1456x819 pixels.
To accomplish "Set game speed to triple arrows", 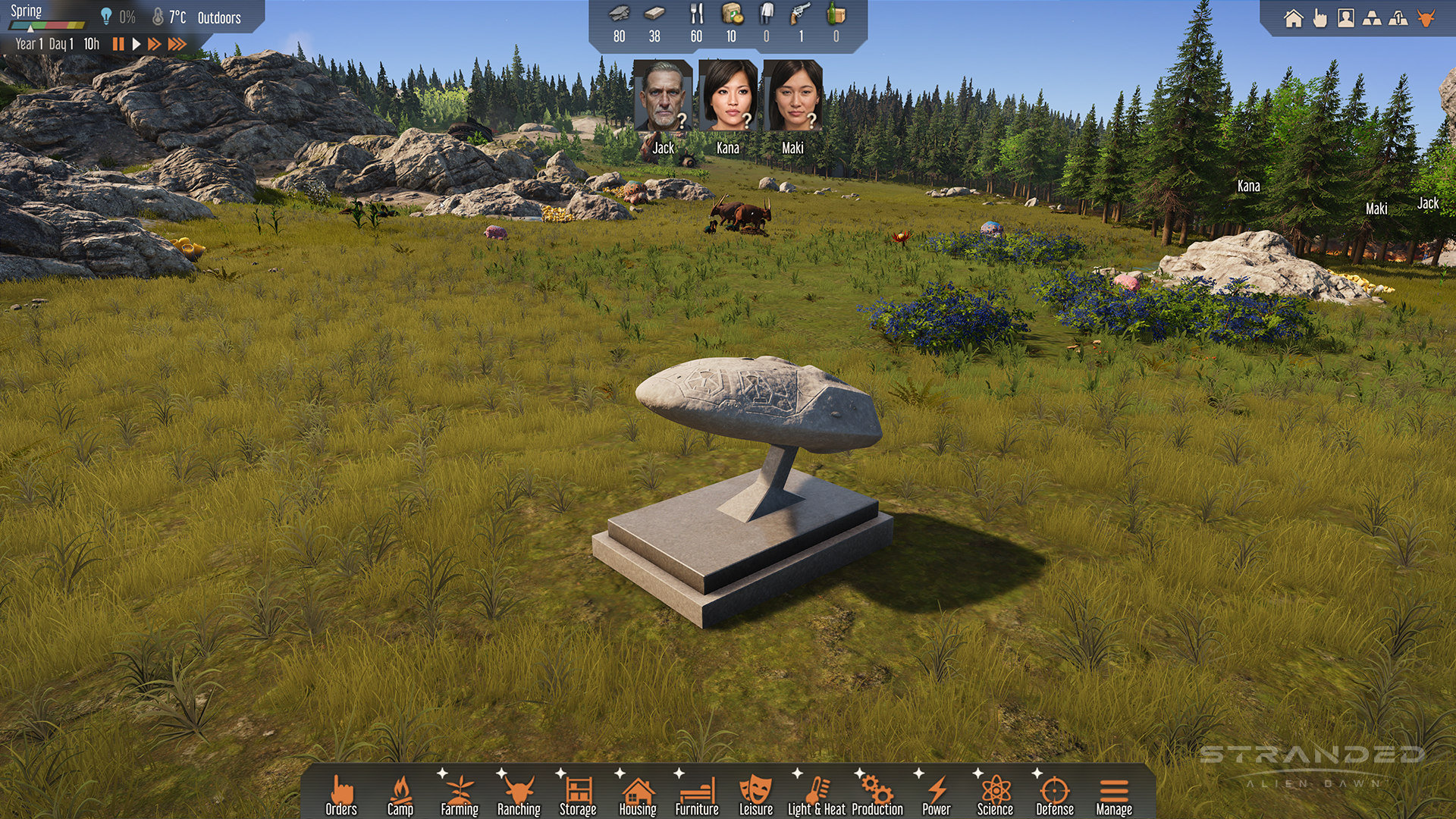I will tap(177, 44).
